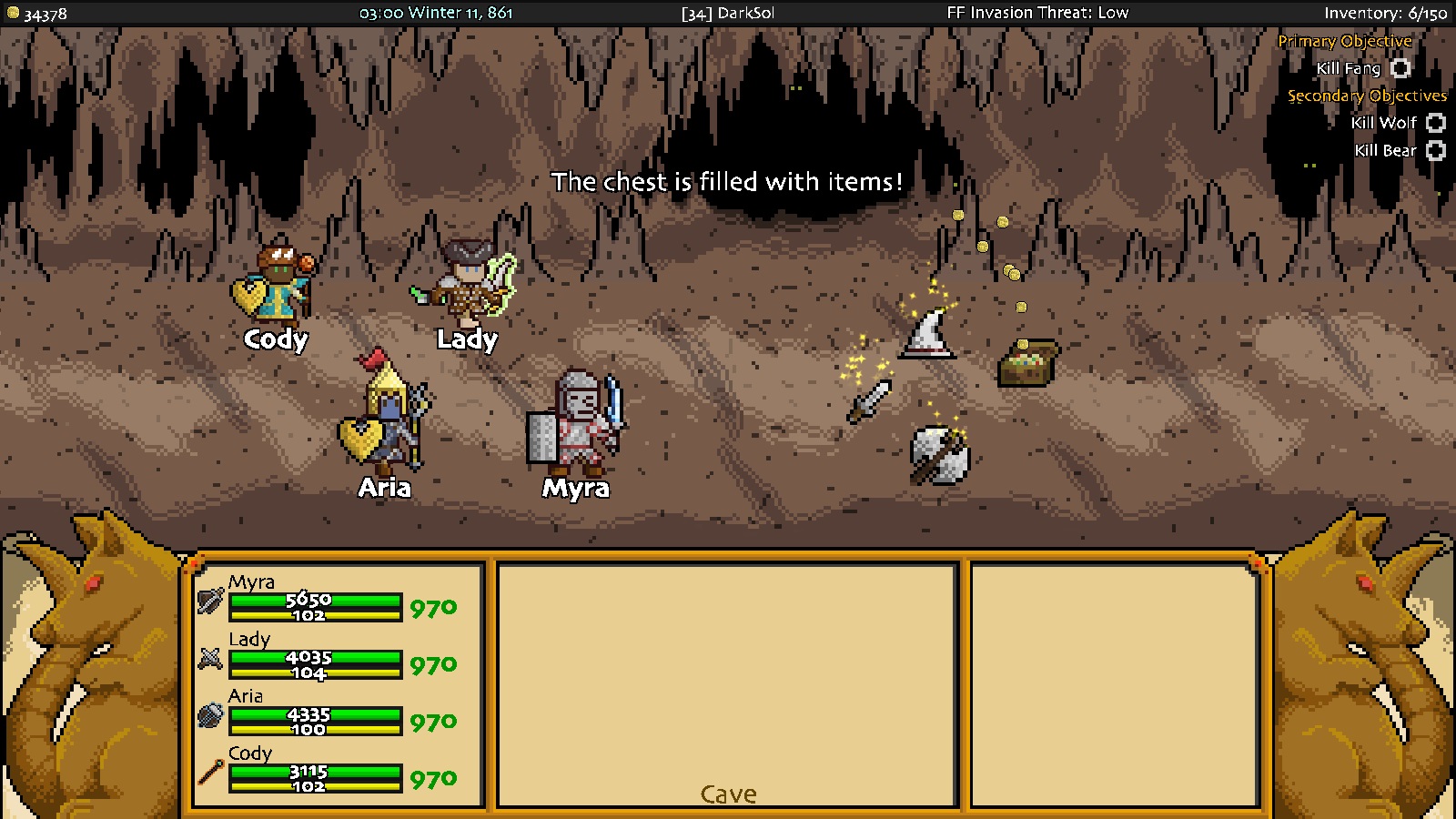Check the Kill Wolf objective box
The width and height of the screenshot is (1456, 819).
pos(1435,123)
